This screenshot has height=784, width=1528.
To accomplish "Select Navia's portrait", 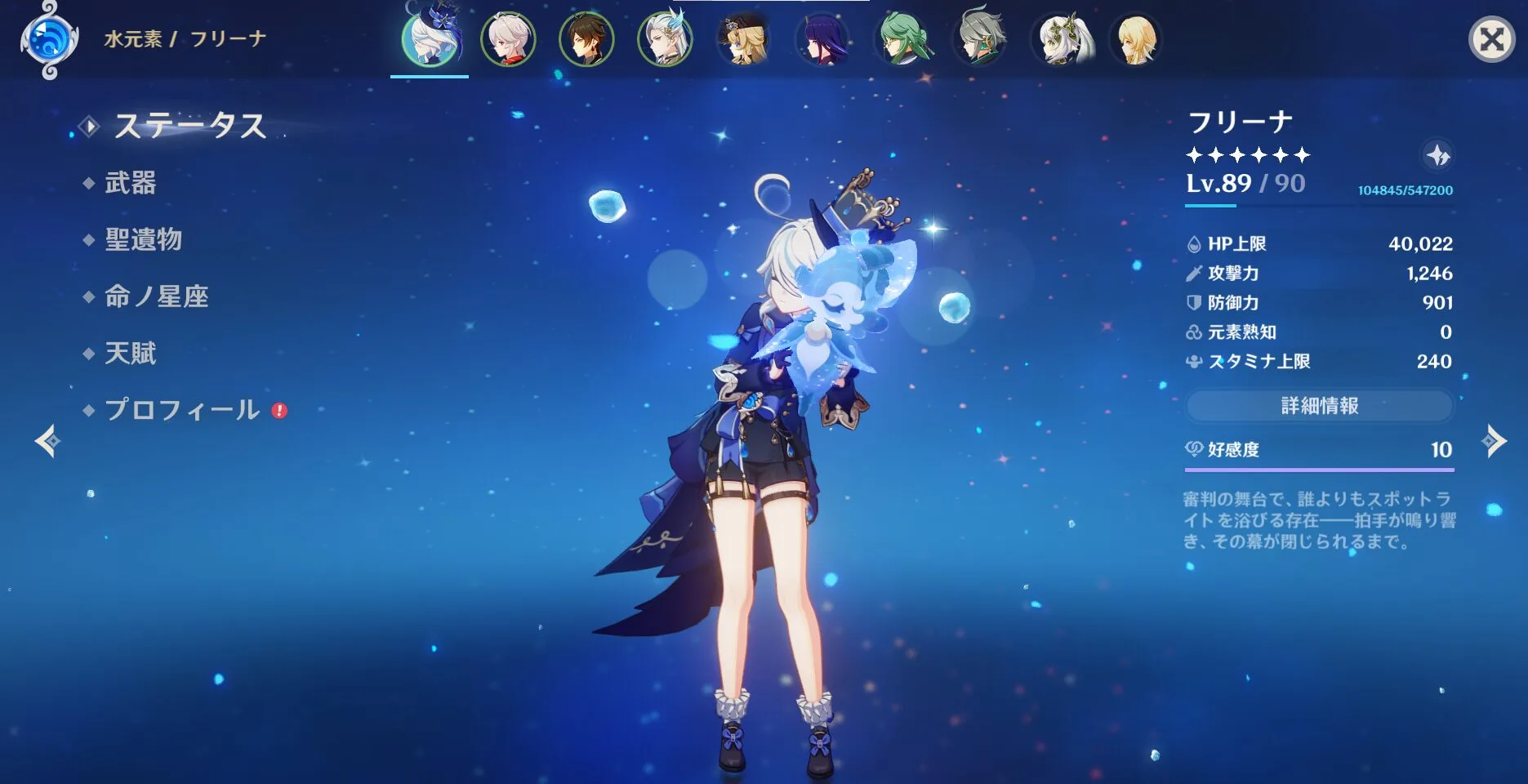I will tap(743, 39).
